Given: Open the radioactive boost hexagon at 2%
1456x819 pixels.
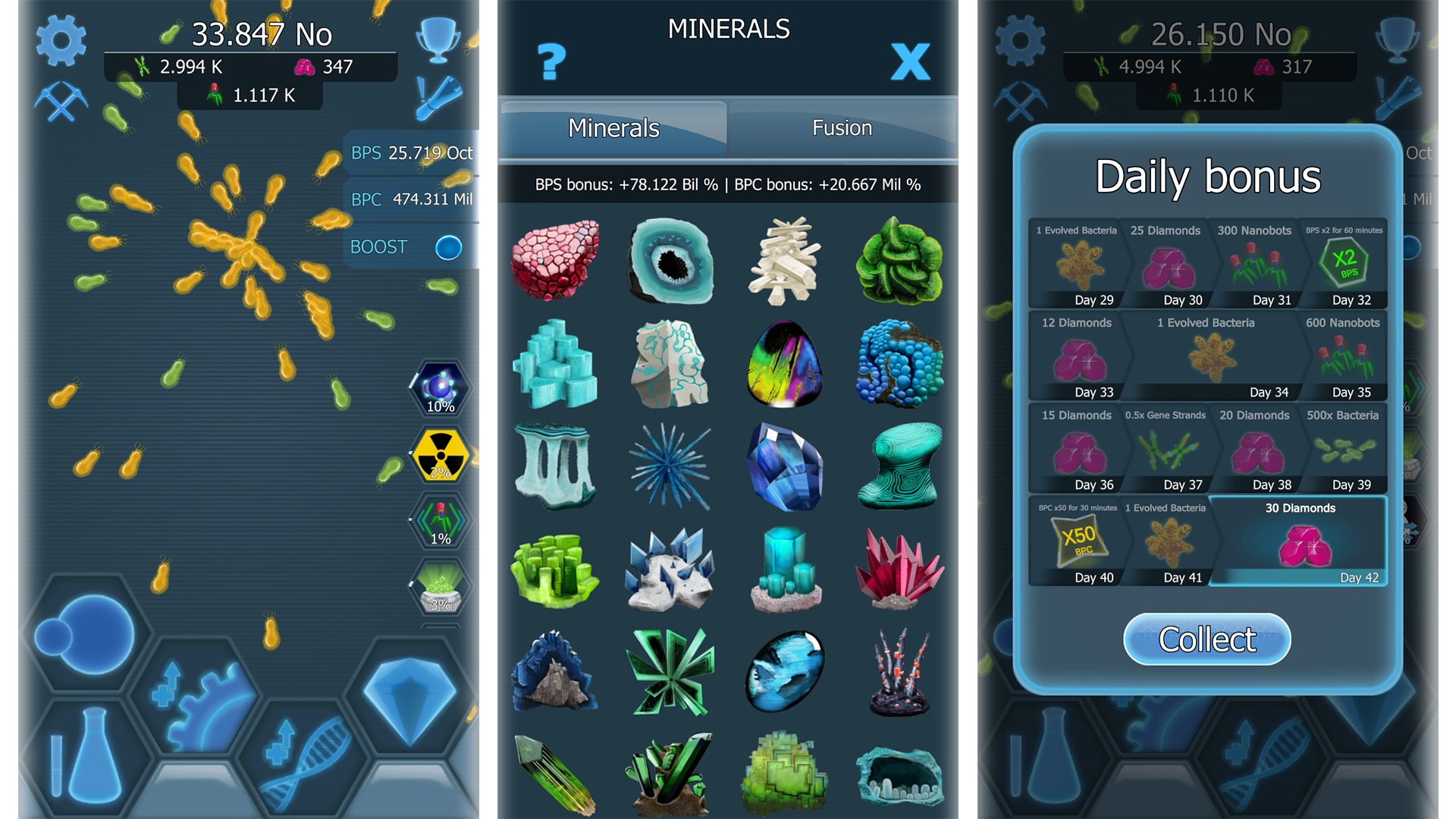Looking at the screenshot, I should click(440, 455).
